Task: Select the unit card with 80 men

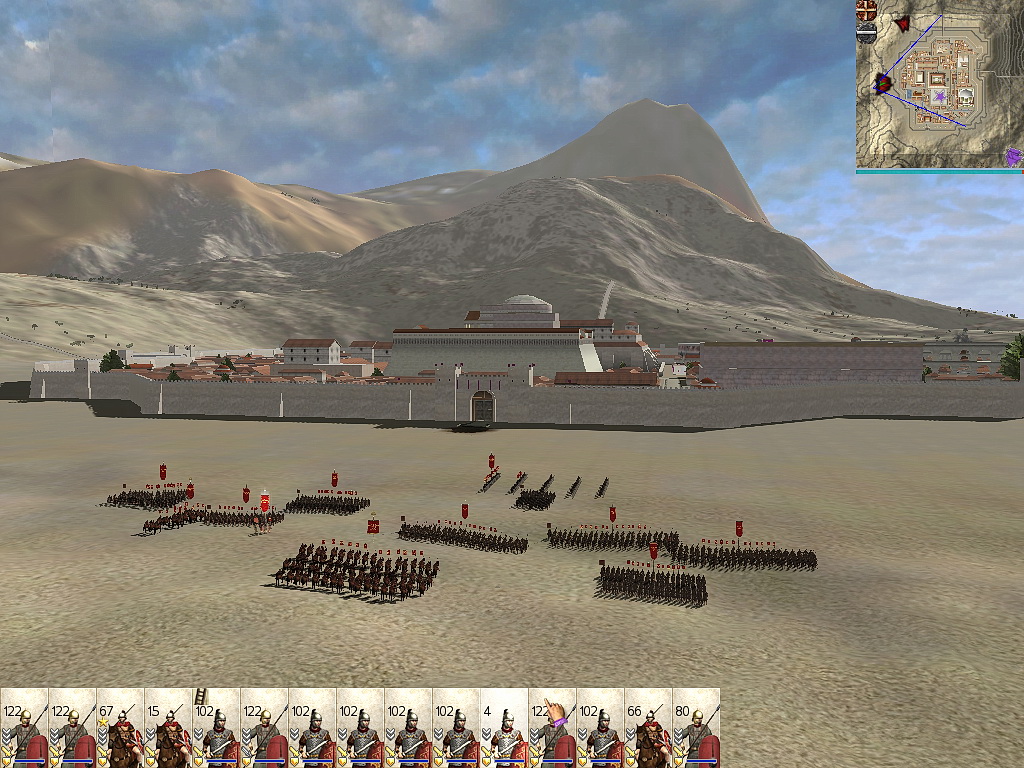Action: click(696, 728)
